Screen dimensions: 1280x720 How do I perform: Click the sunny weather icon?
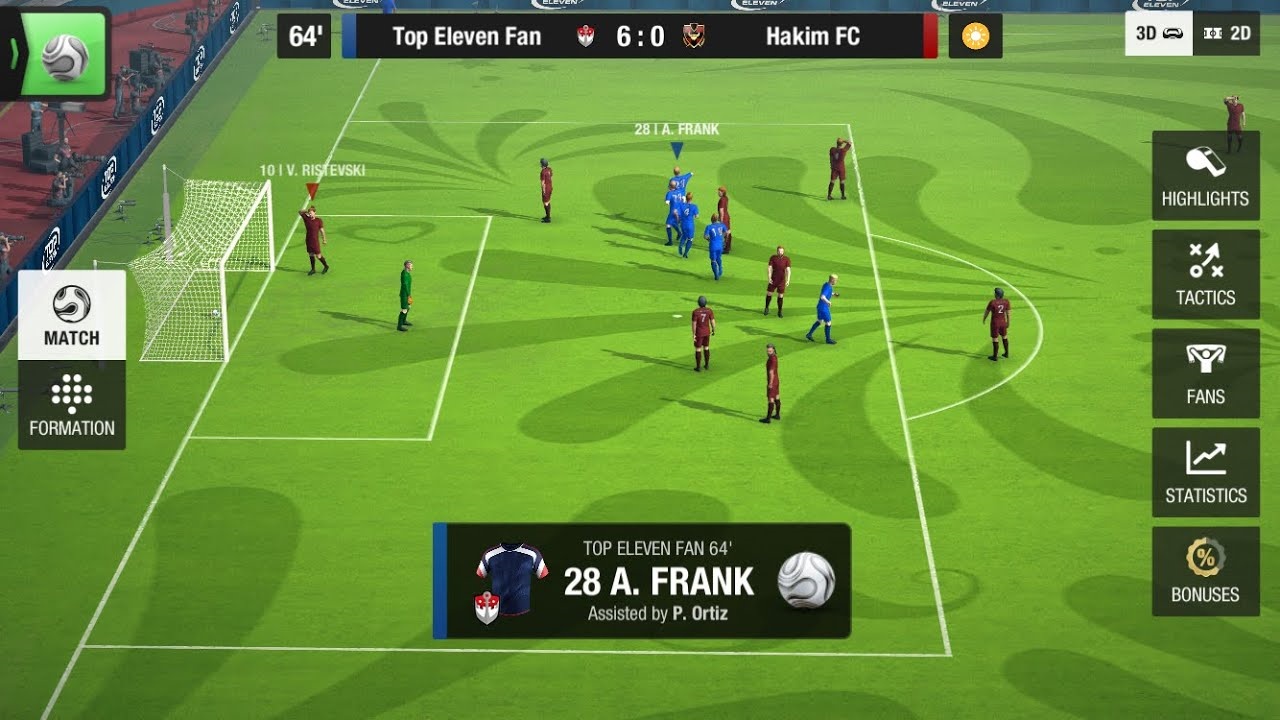click(975, 37)
